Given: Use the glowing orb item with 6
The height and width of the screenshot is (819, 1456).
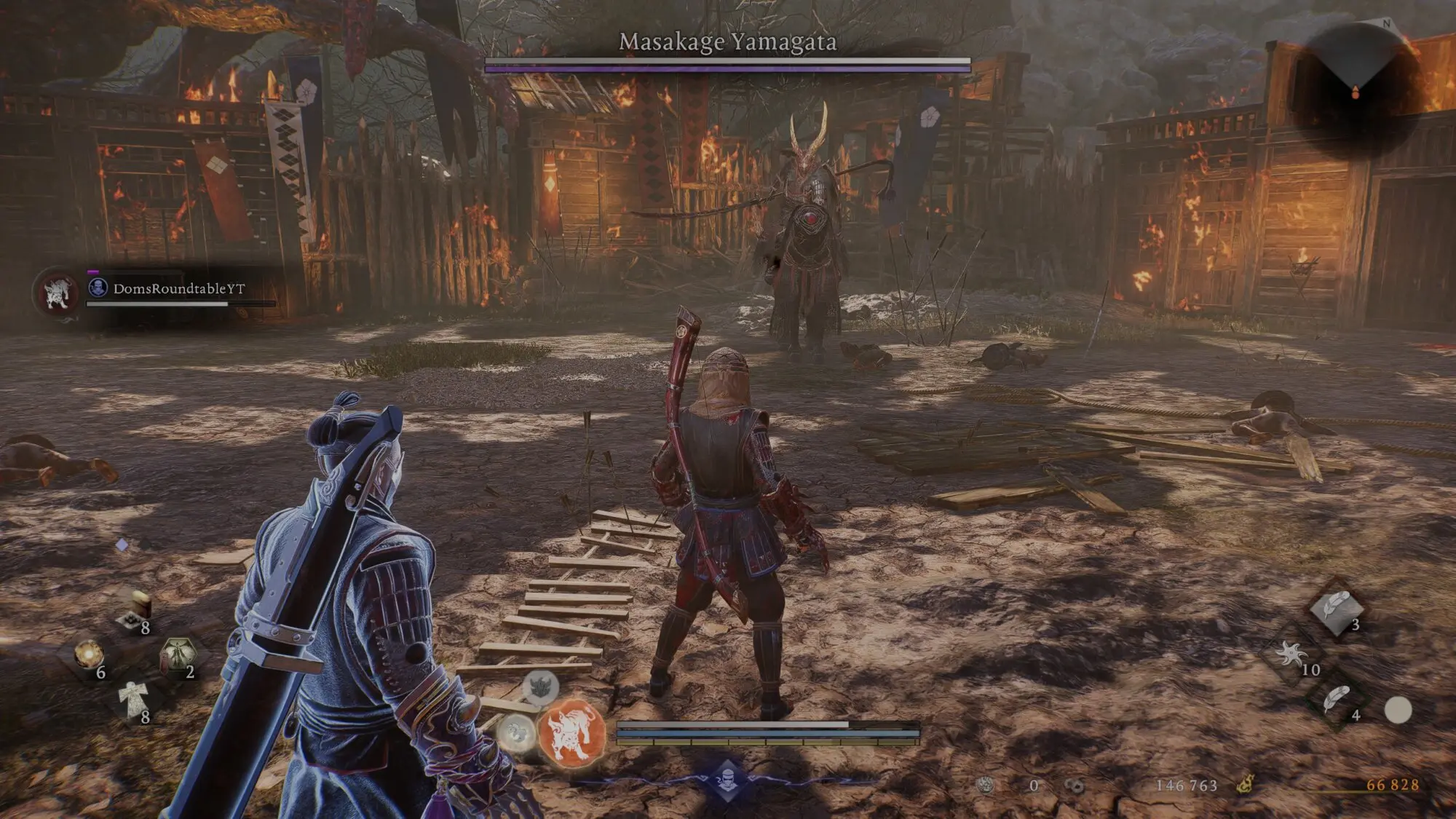Looking at the screenshot, I should pos(90,655).
